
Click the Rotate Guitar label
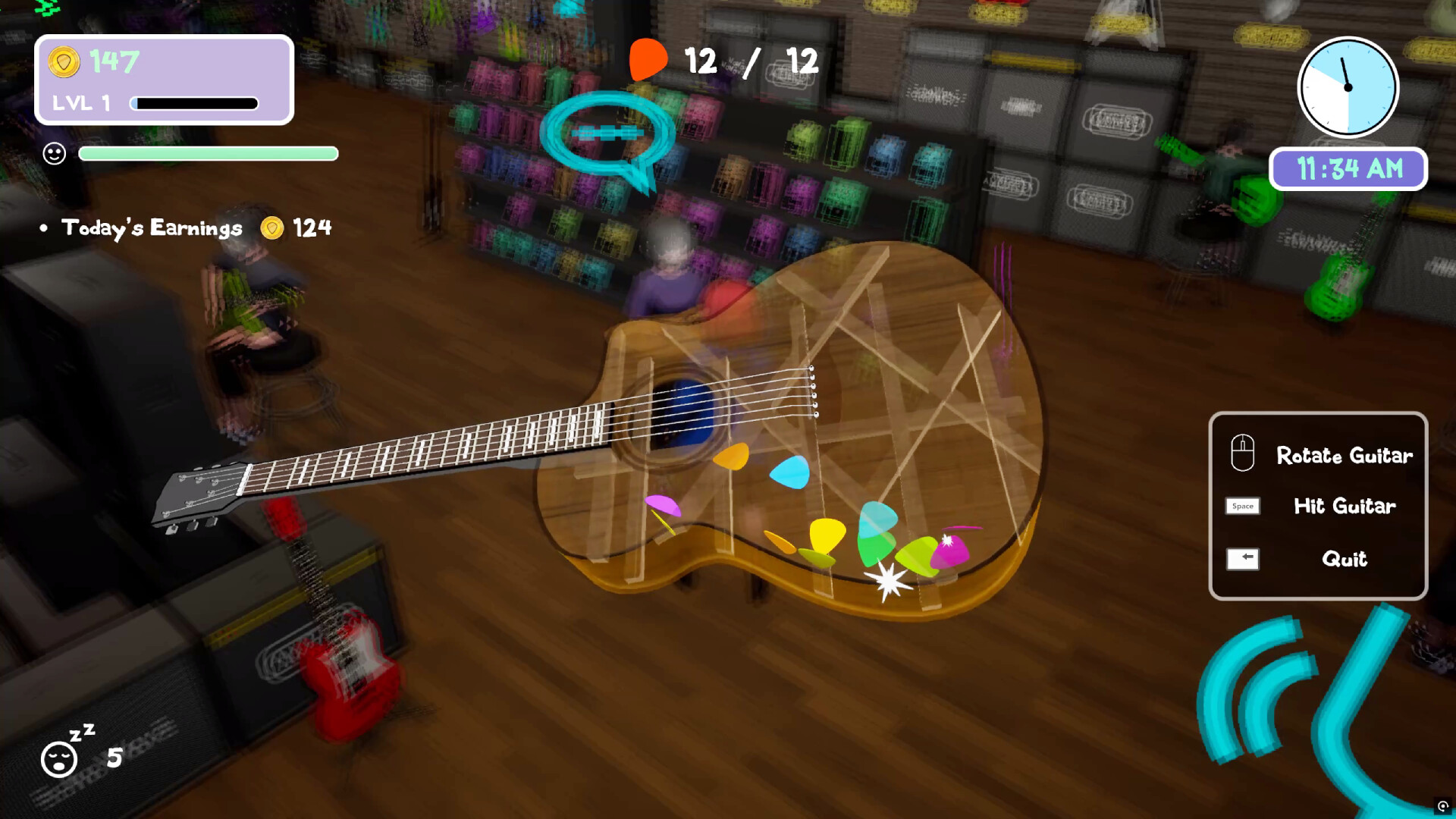1344,455
